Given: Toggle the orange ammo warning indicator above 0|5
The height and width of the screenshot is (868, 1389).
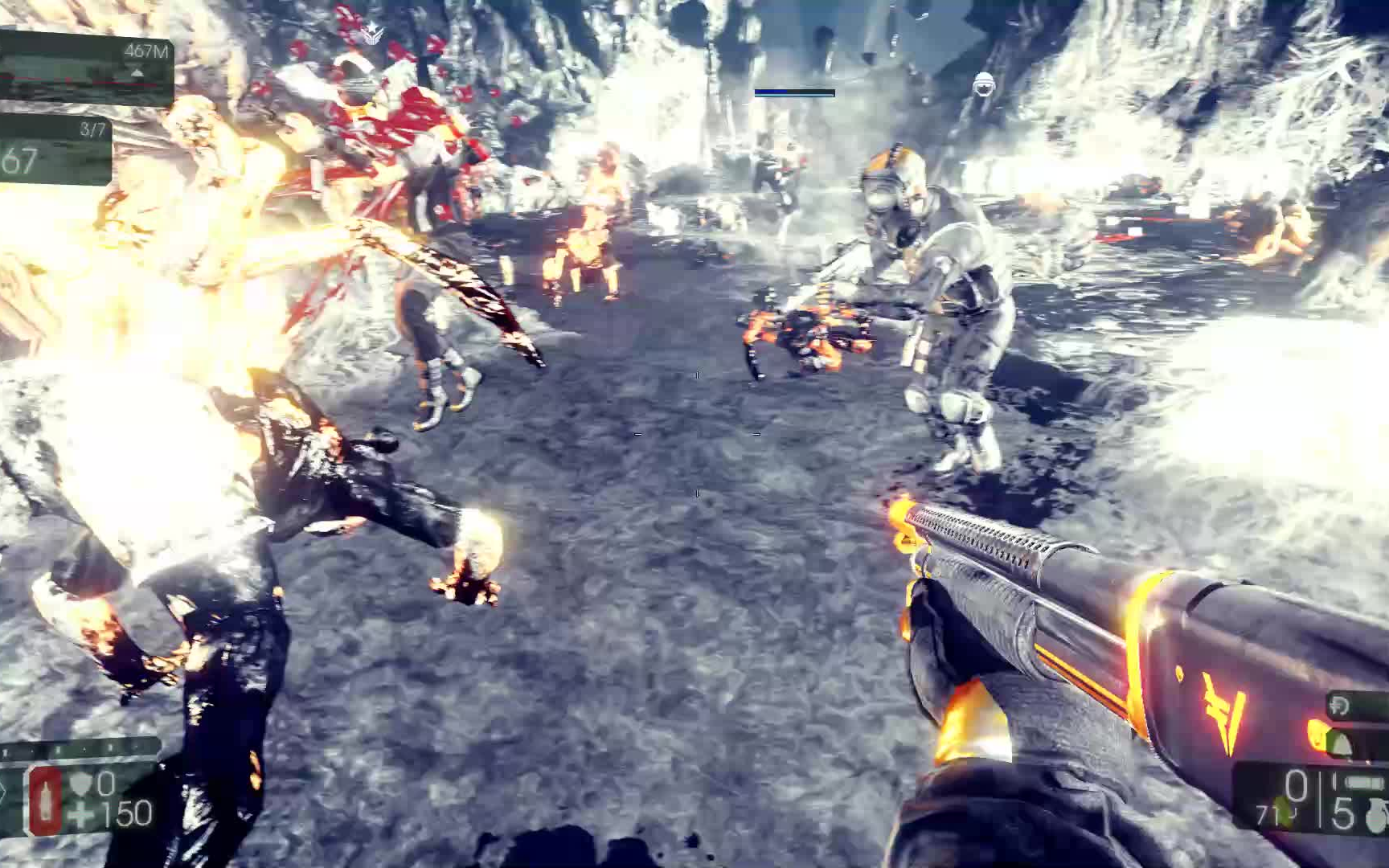Looking at the screenshot, I should point(1317,736).
